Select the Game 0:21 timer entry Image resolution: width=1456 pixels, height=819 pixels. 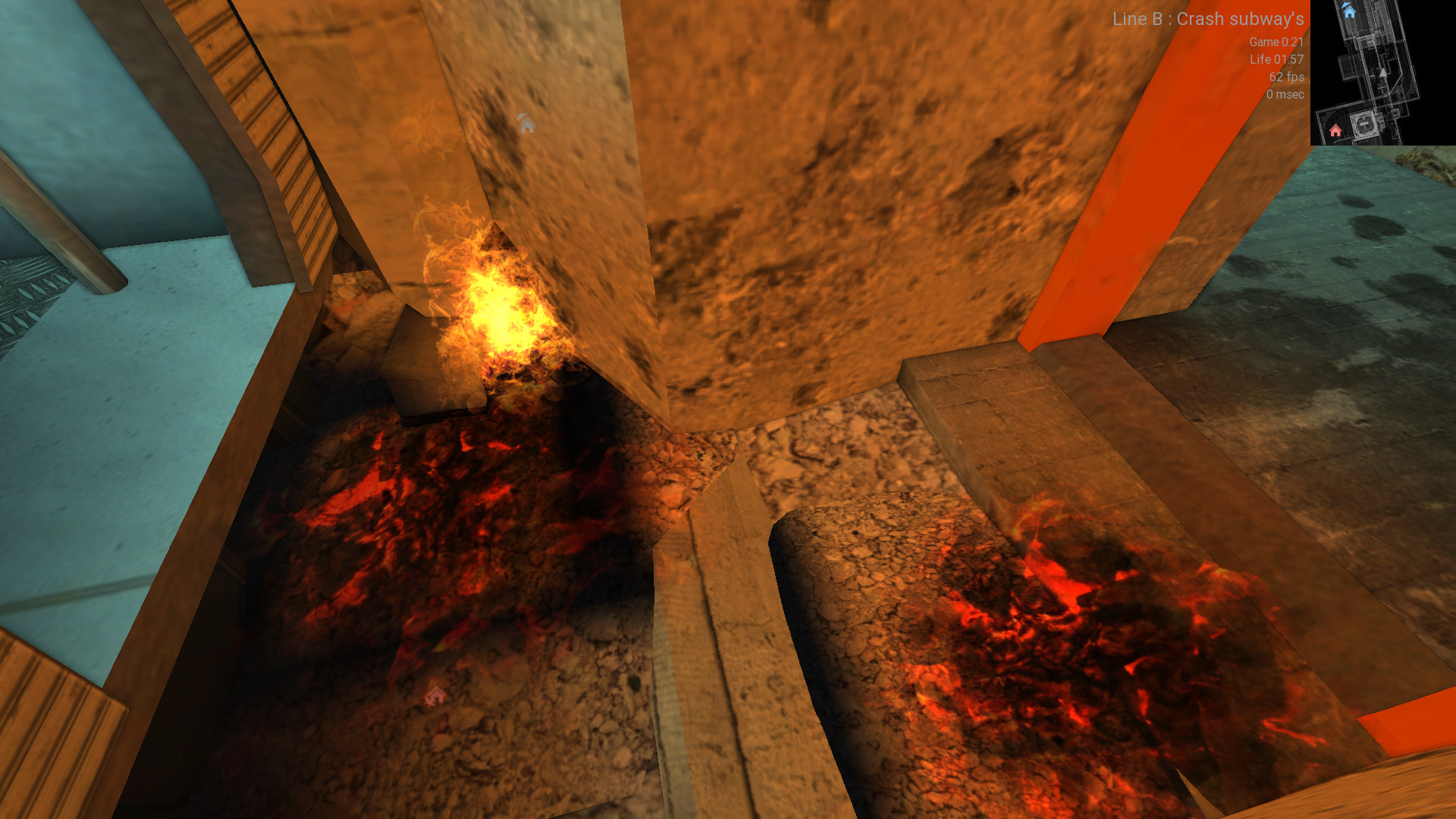tap(1277, 43)
